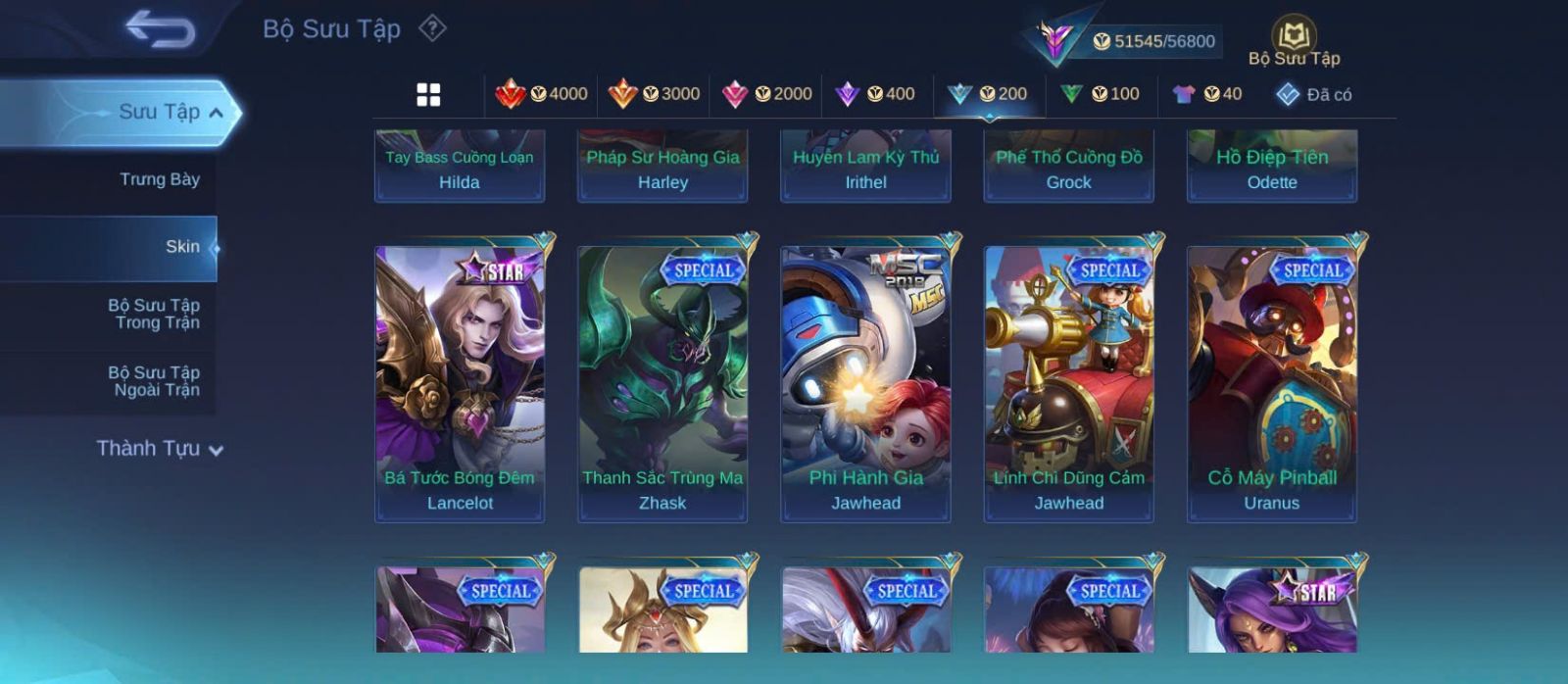This screenshot has height=684, width=1568.
Task: View Zhask's Thanh Sắc Trùng Ma skin
Action: pos(662,382)
